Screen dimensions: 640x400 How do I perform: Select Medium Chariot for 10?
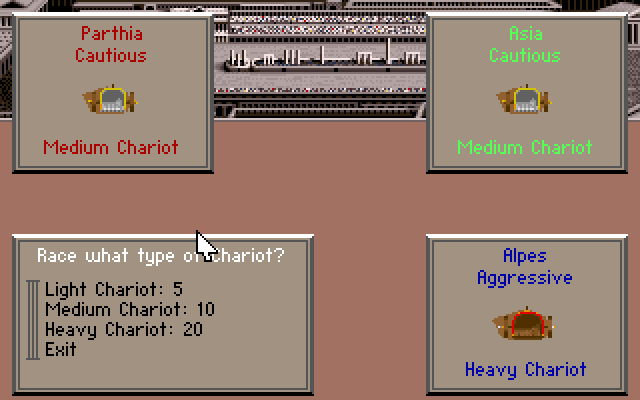tap(129, 310)
